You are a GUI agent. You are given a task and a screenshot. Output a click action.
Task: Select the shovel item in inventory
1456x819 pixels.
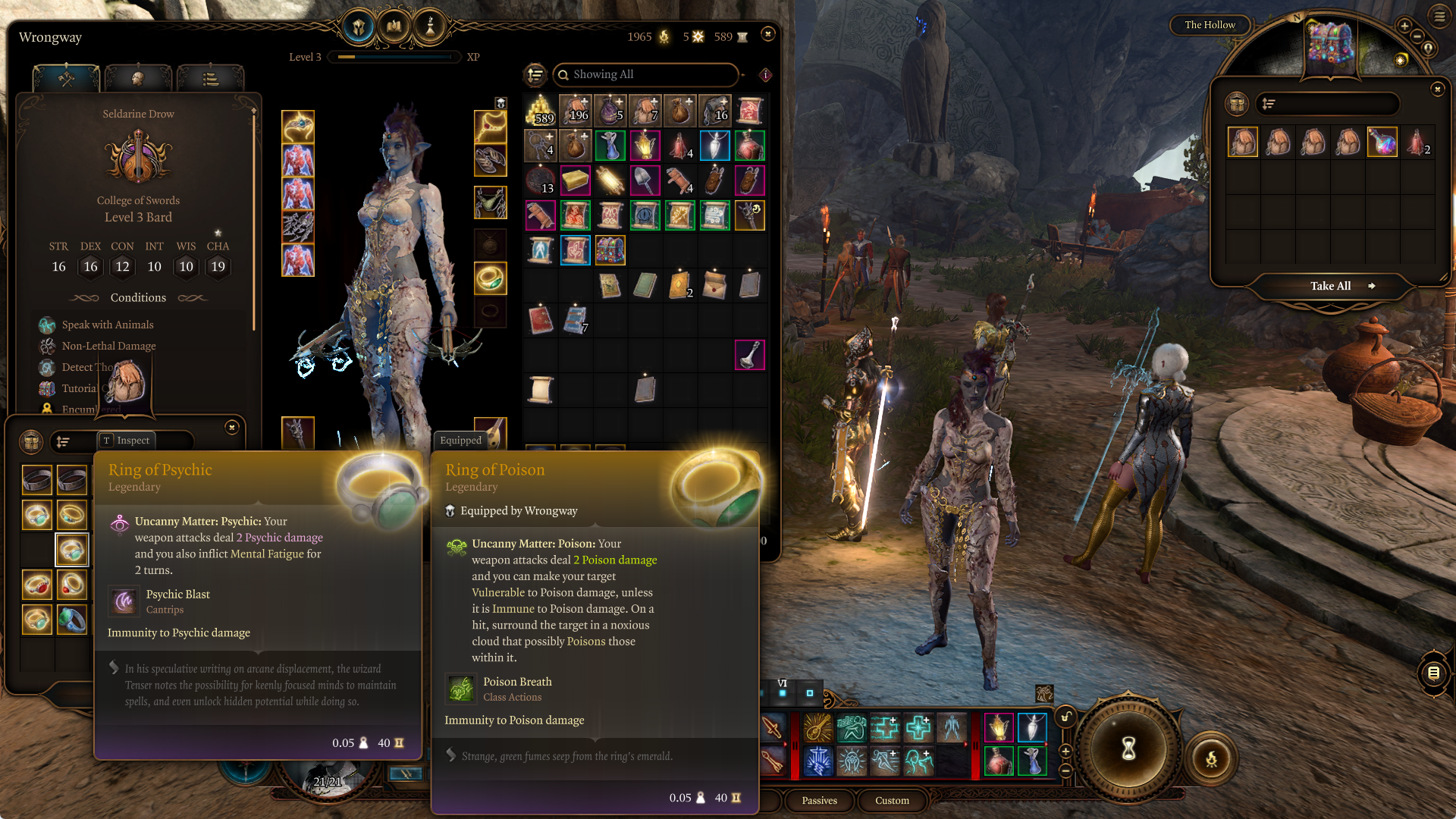tap(645, 180)
